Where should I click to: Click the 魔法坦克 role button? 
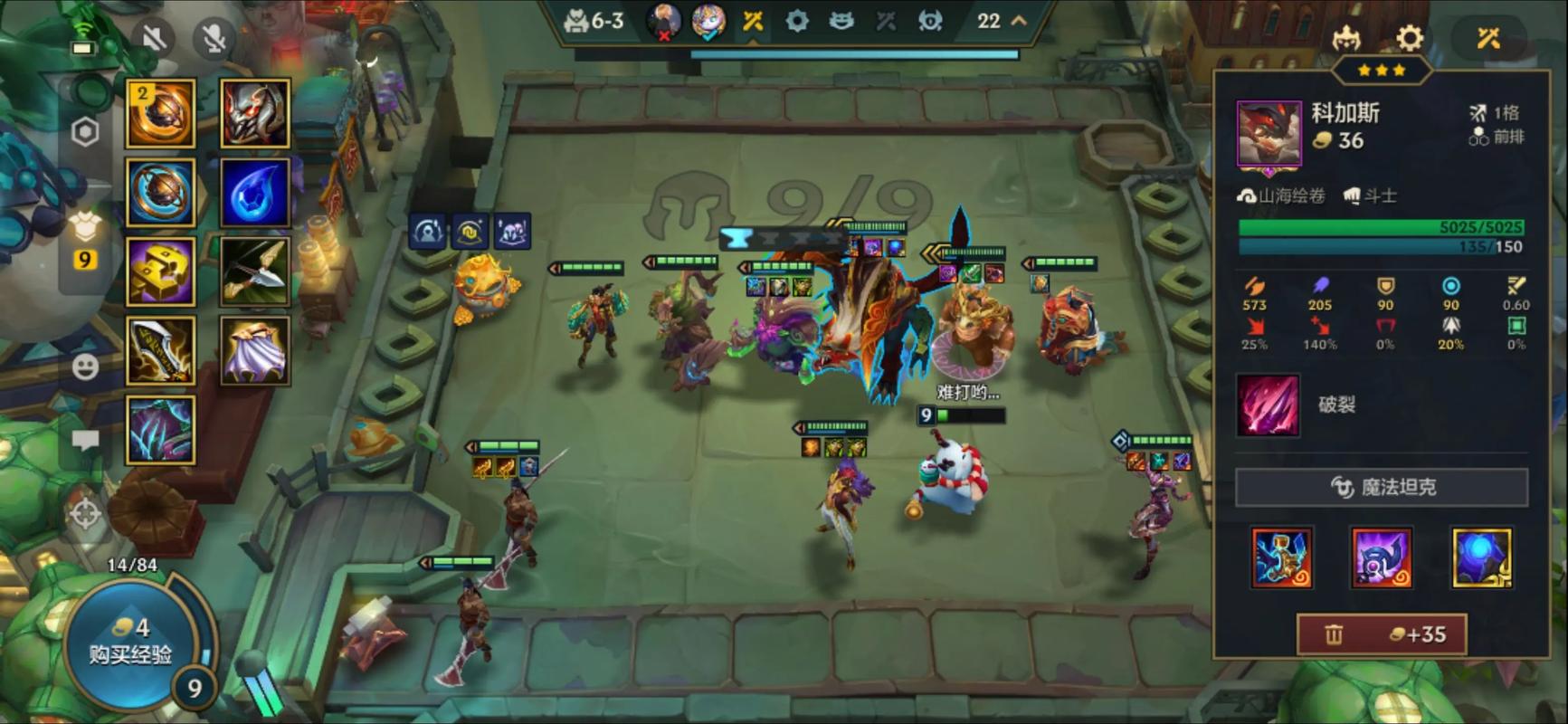[1381, 487]
